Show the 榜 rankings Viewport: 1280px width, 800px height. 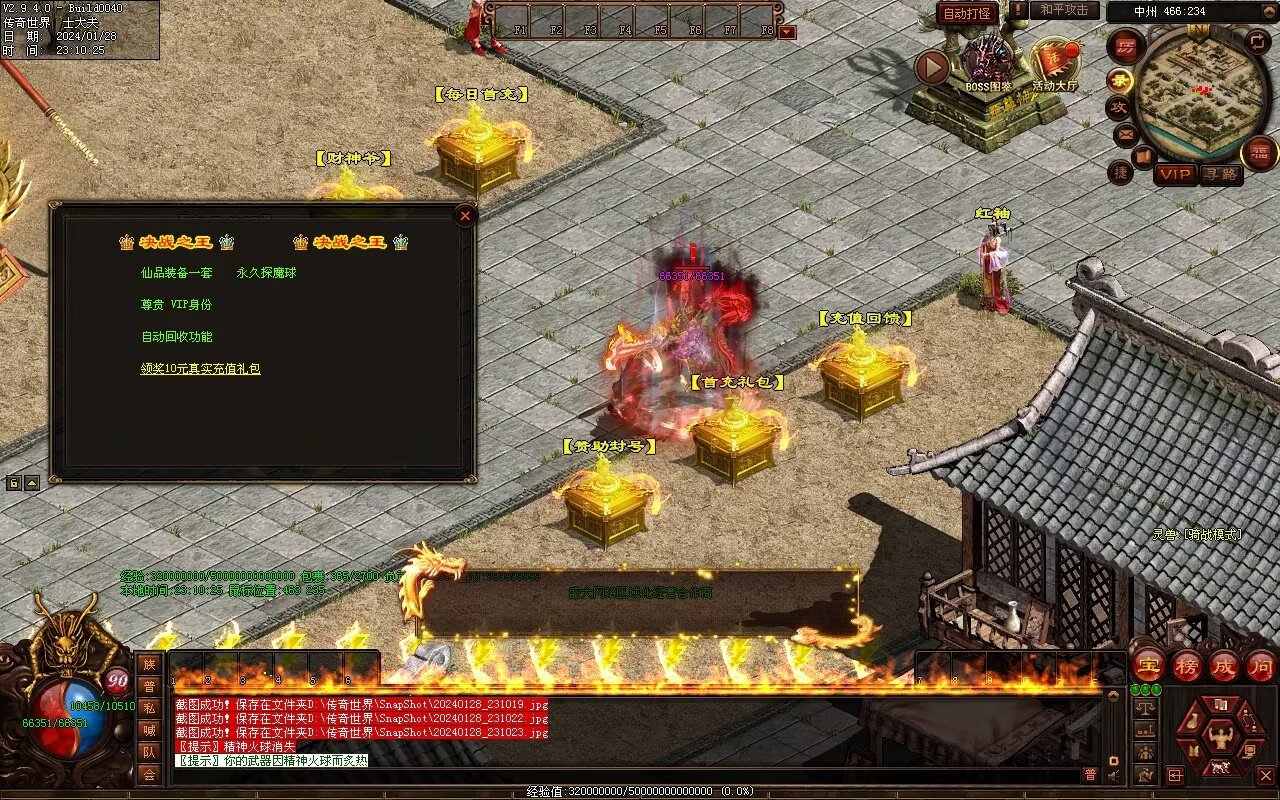1187,665
